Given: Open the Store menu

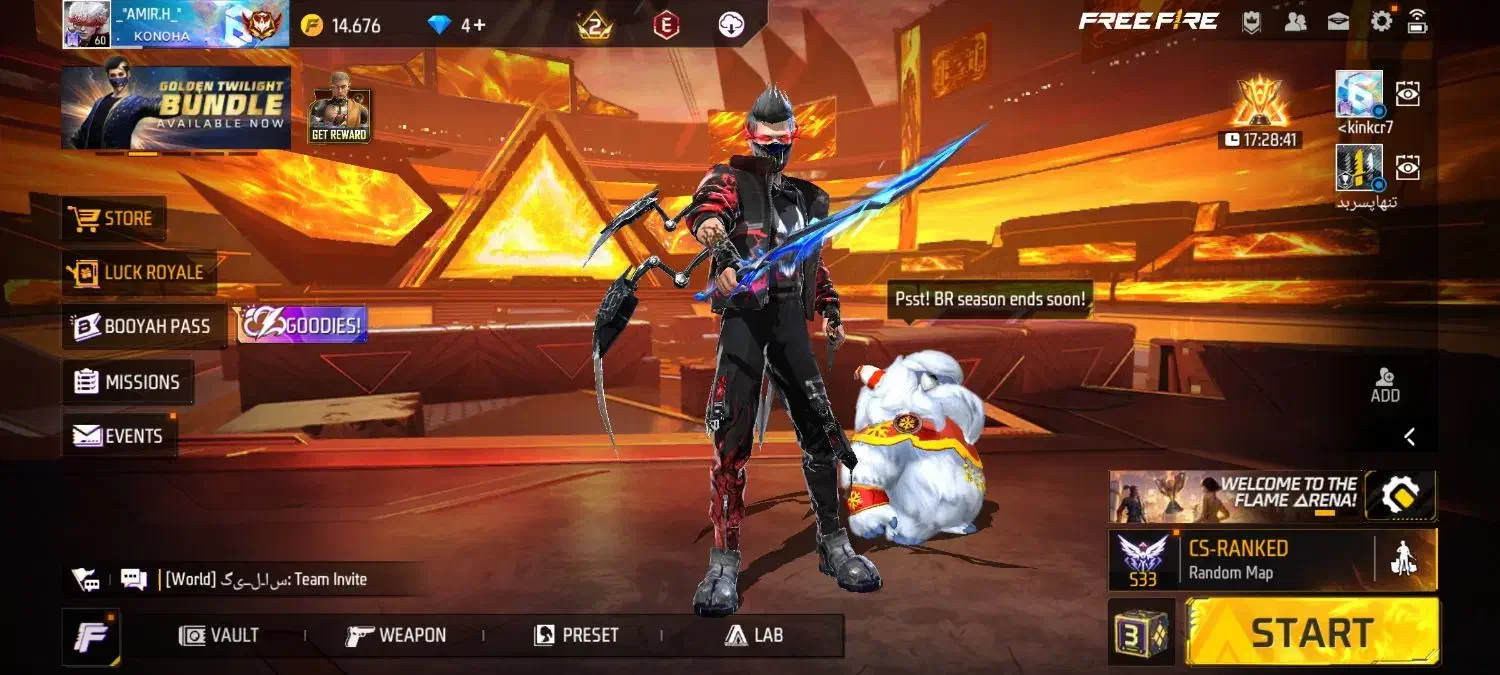Looking at the screenshot, I should (x=113, y=218).
